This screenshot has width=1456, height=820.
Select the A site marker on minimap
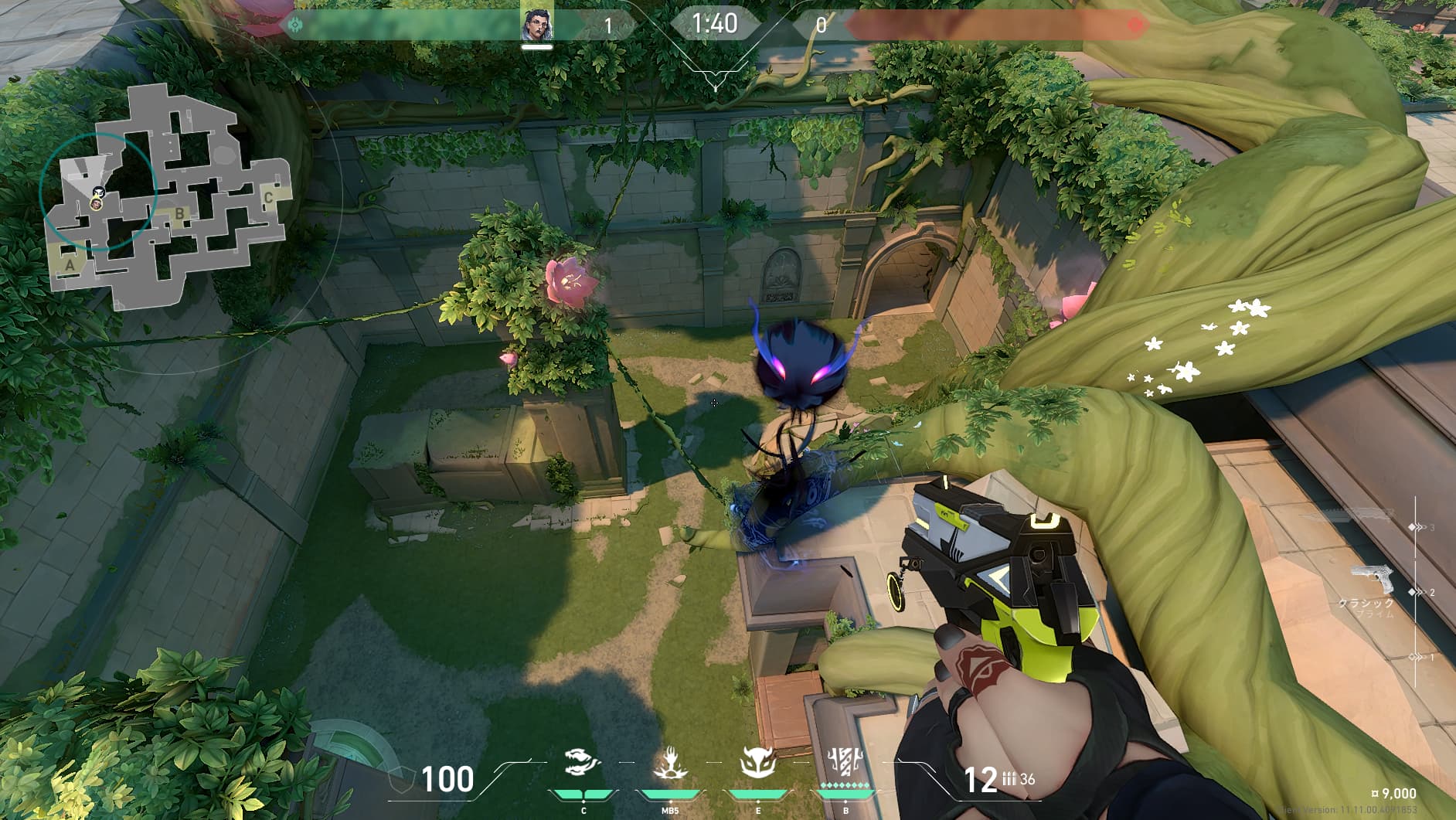pyautogui.click(x=70, y=265)
